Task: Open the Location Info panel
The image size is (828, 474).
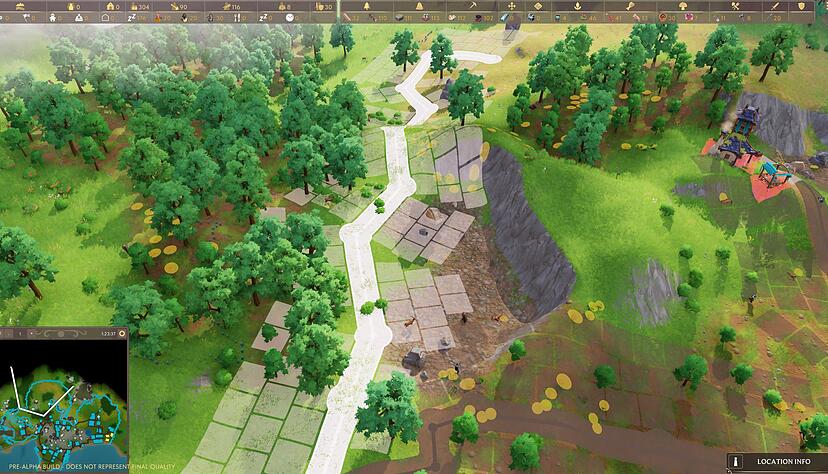Action: click(777, 462)
